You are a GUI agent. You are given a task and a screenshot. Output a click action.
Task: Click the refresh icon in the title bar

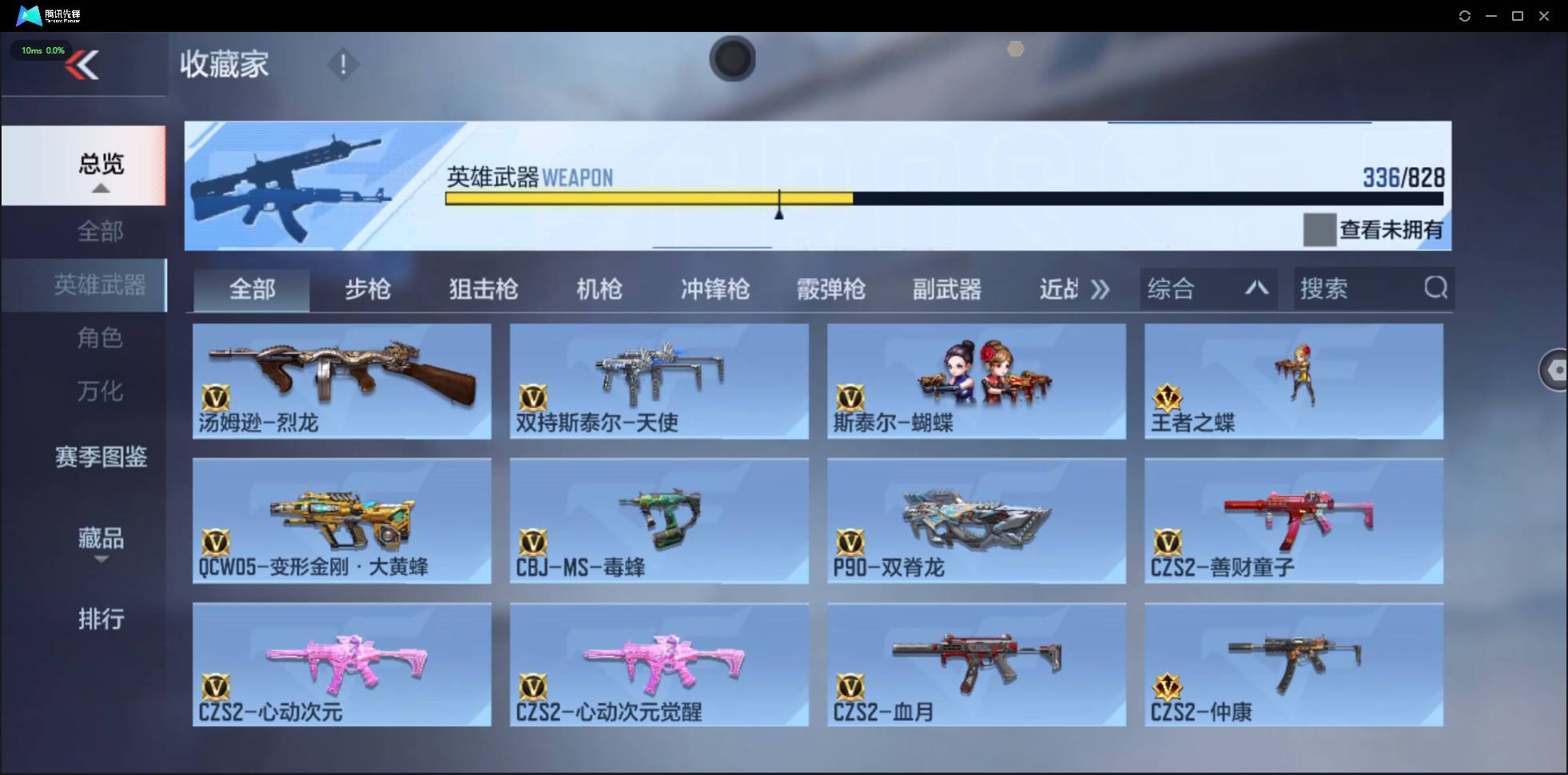1466,15
